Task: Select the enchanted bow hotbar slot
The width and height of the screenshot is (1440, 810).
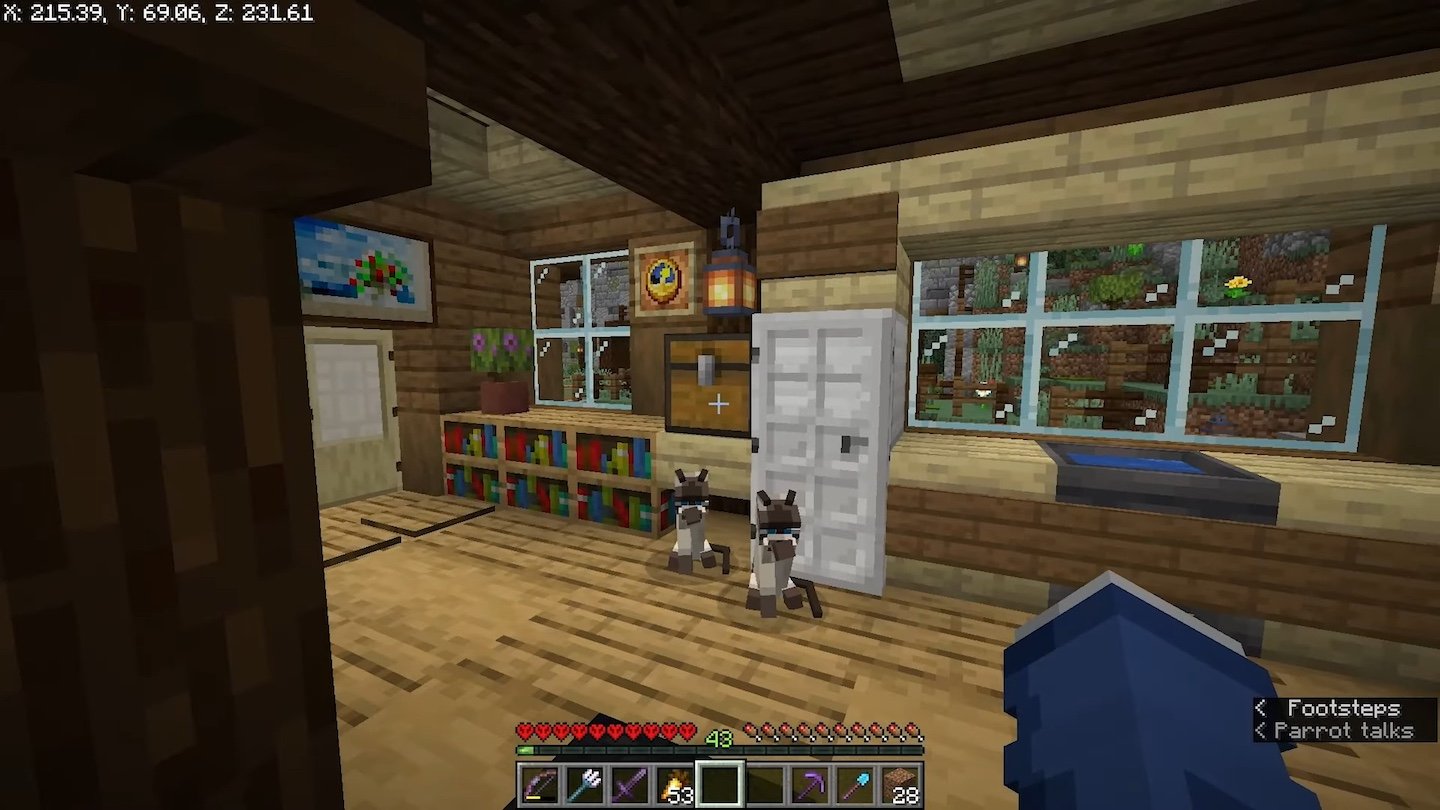Action: (x=540, y=785)
